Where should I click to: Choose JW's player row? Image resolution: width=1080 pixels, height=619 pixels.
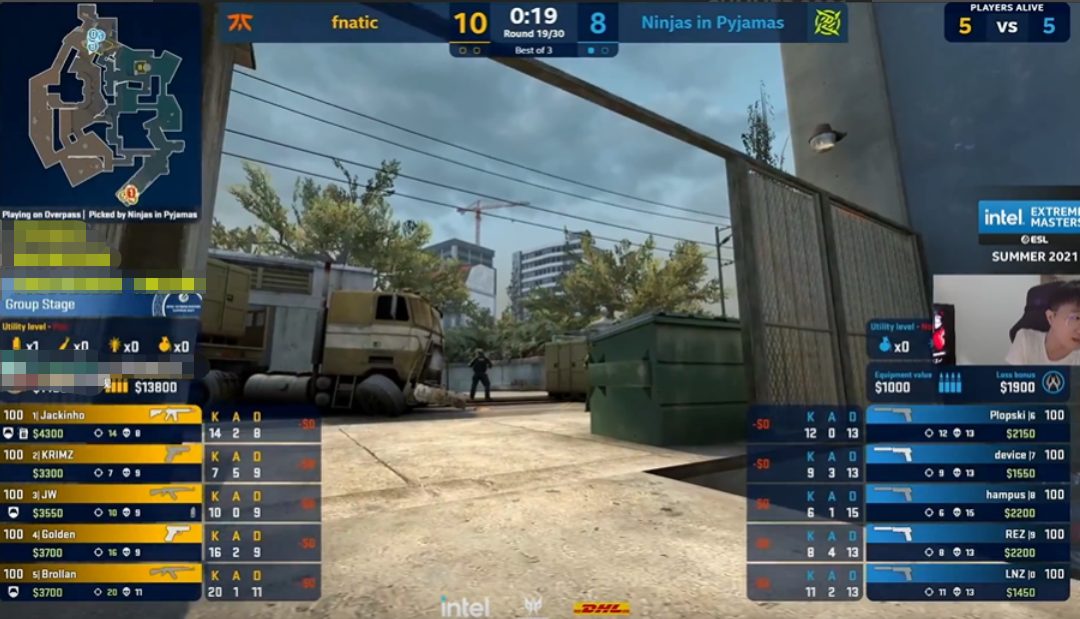100,503
